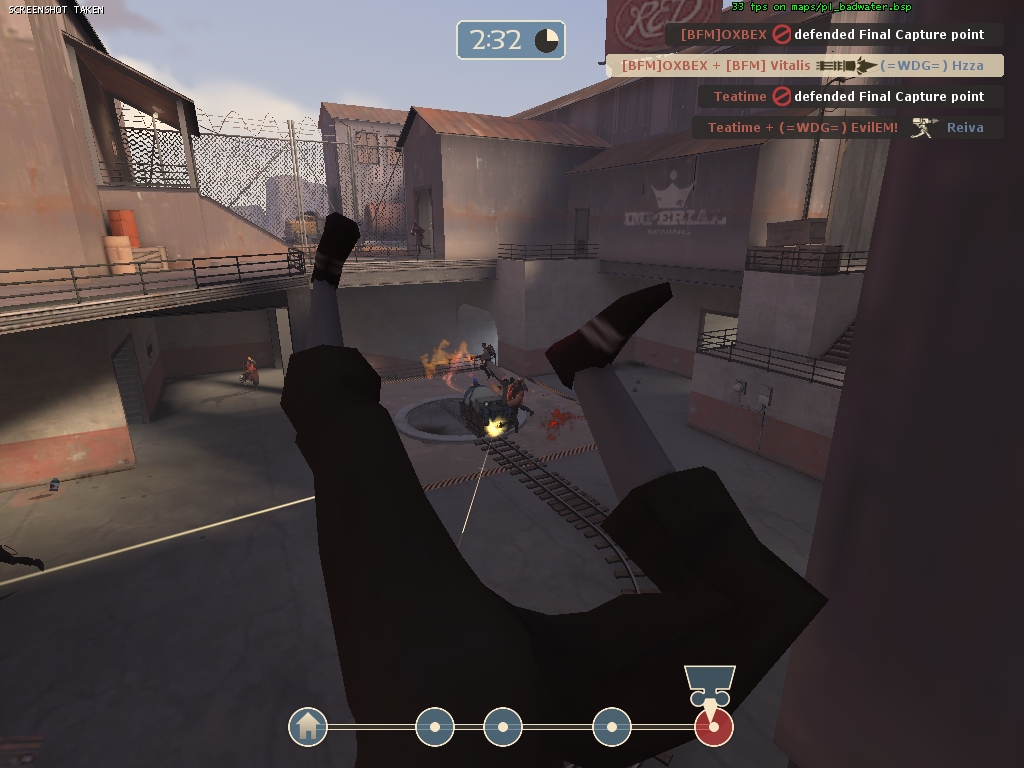Click the payload track's home start icon
1024x768 pixels.
308,727
